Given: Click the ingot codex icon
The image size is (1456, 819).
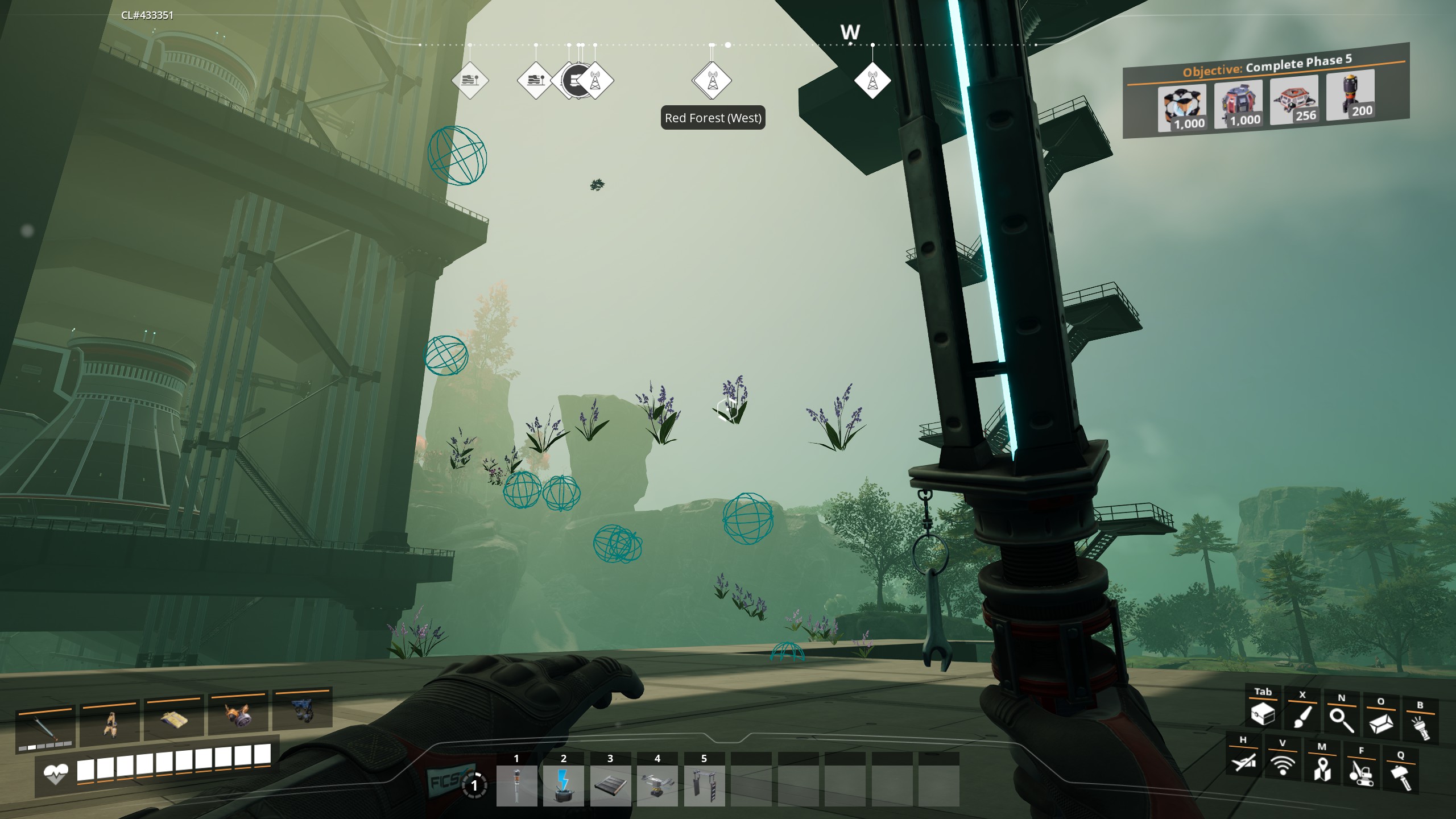Looking at the screenshot, I should coord(1380,723).
